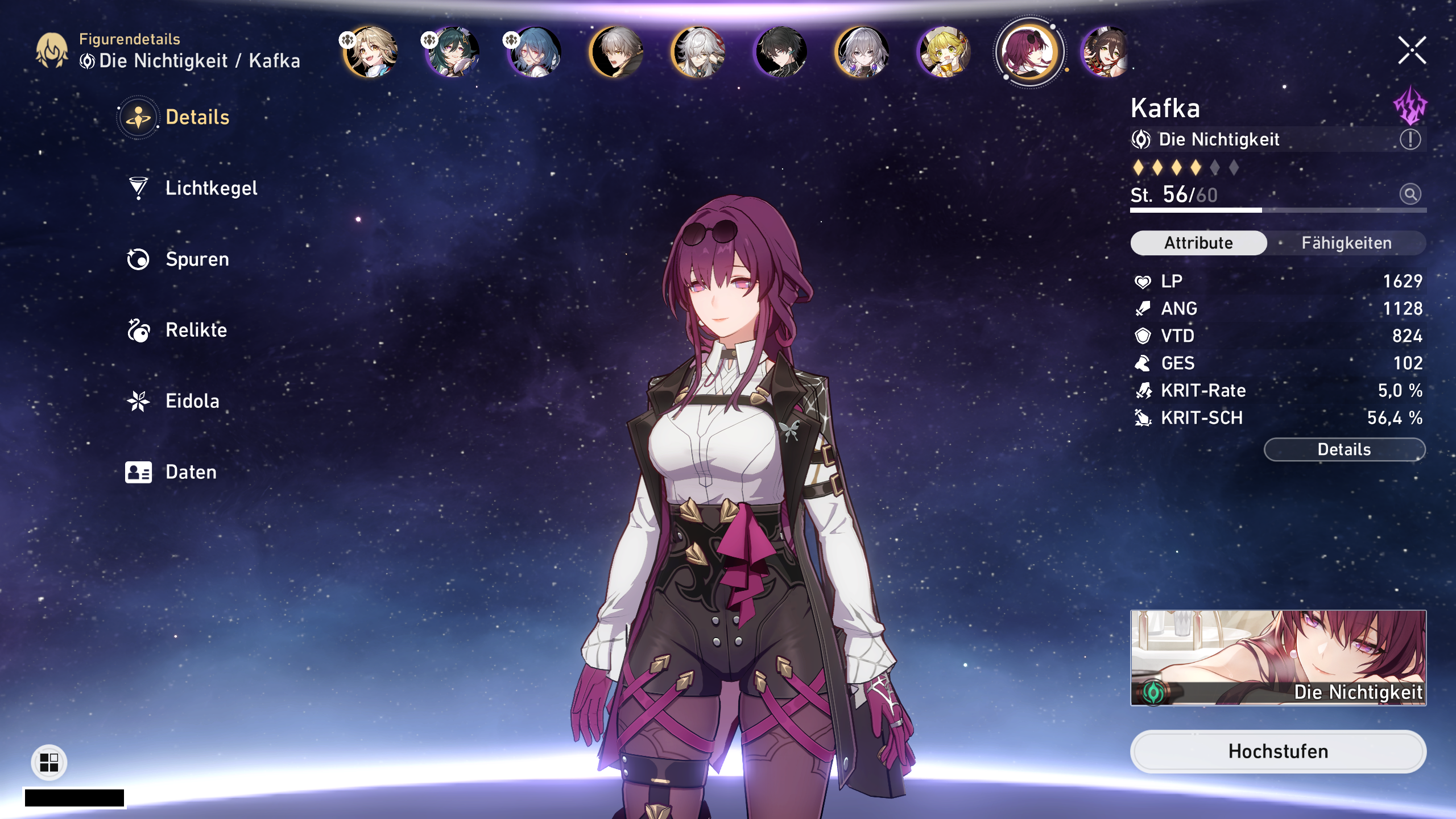1456x819 pixels.
Task: Select the Spuren menu entry
Action: click(197, 259)
